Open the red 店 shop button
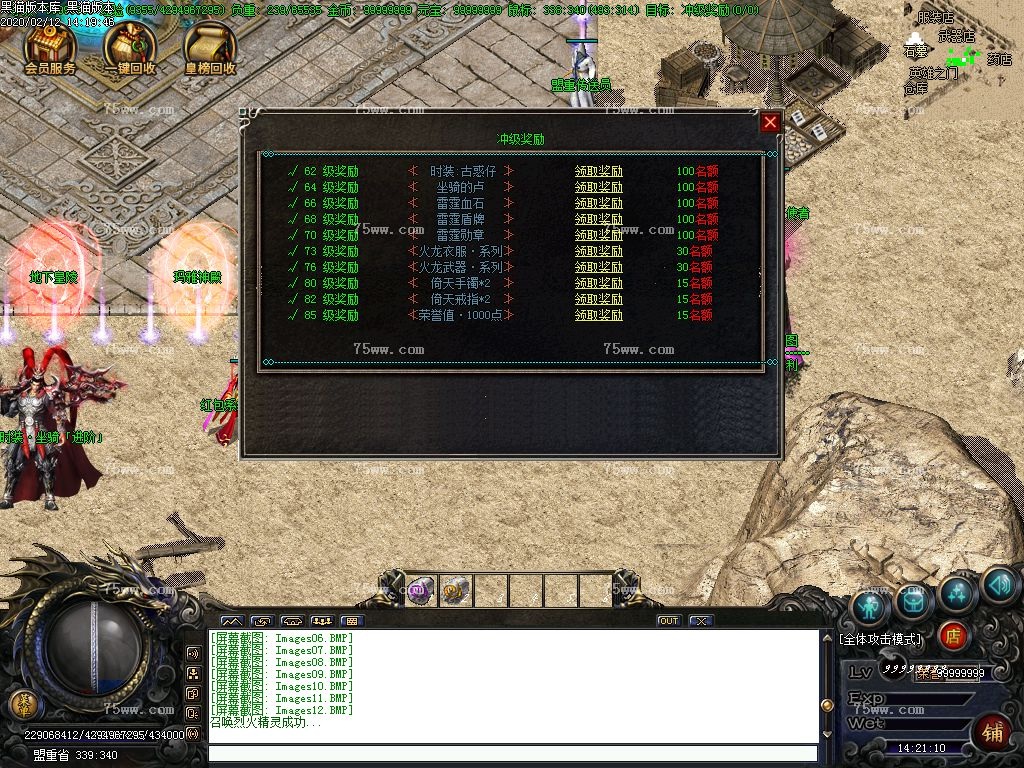Image resolution: width=1024 pixels, height=768 pixels. (953, 635)
